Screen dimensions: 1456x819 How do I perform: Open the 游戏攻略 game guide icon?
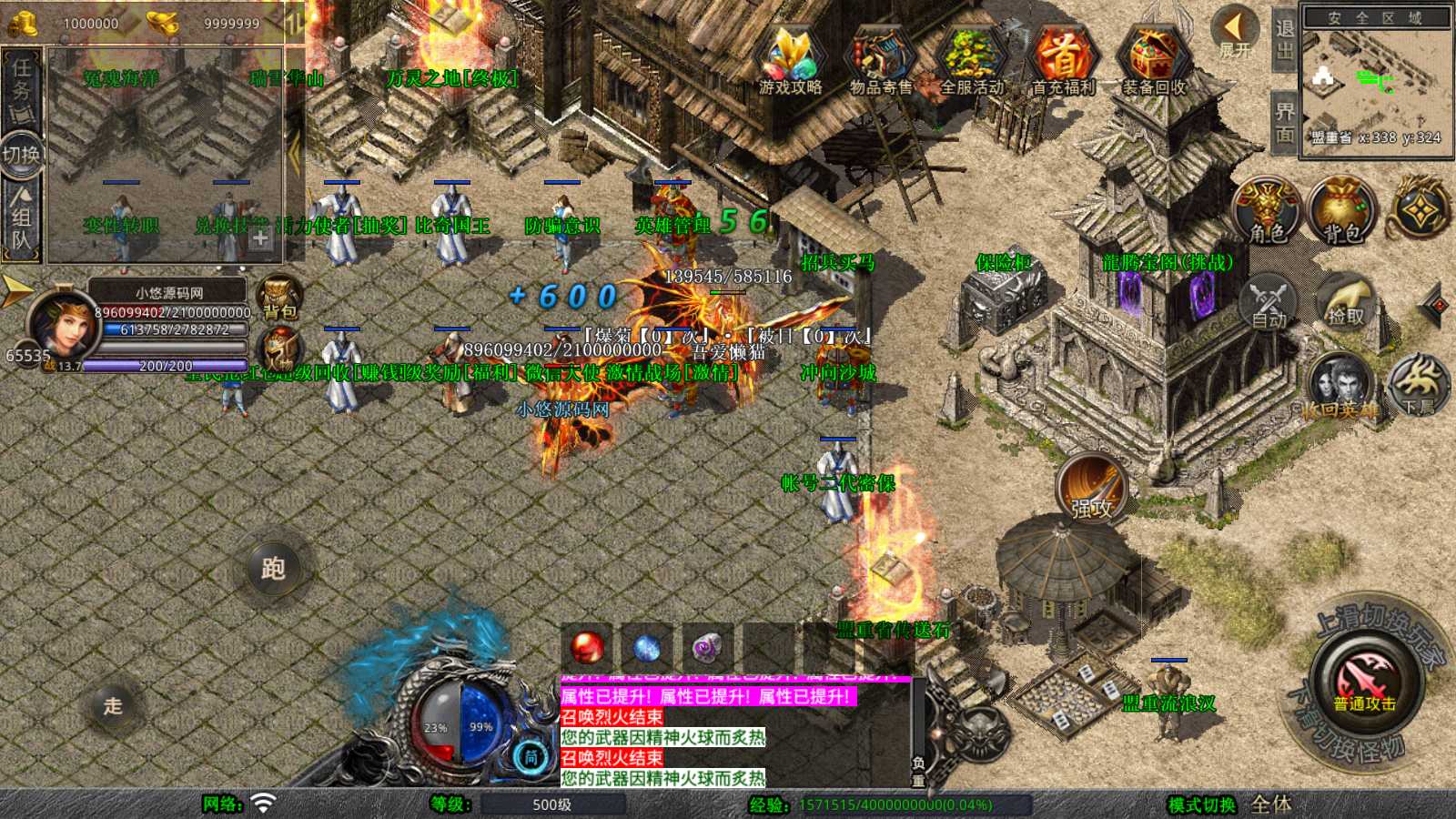click(790, 60)
